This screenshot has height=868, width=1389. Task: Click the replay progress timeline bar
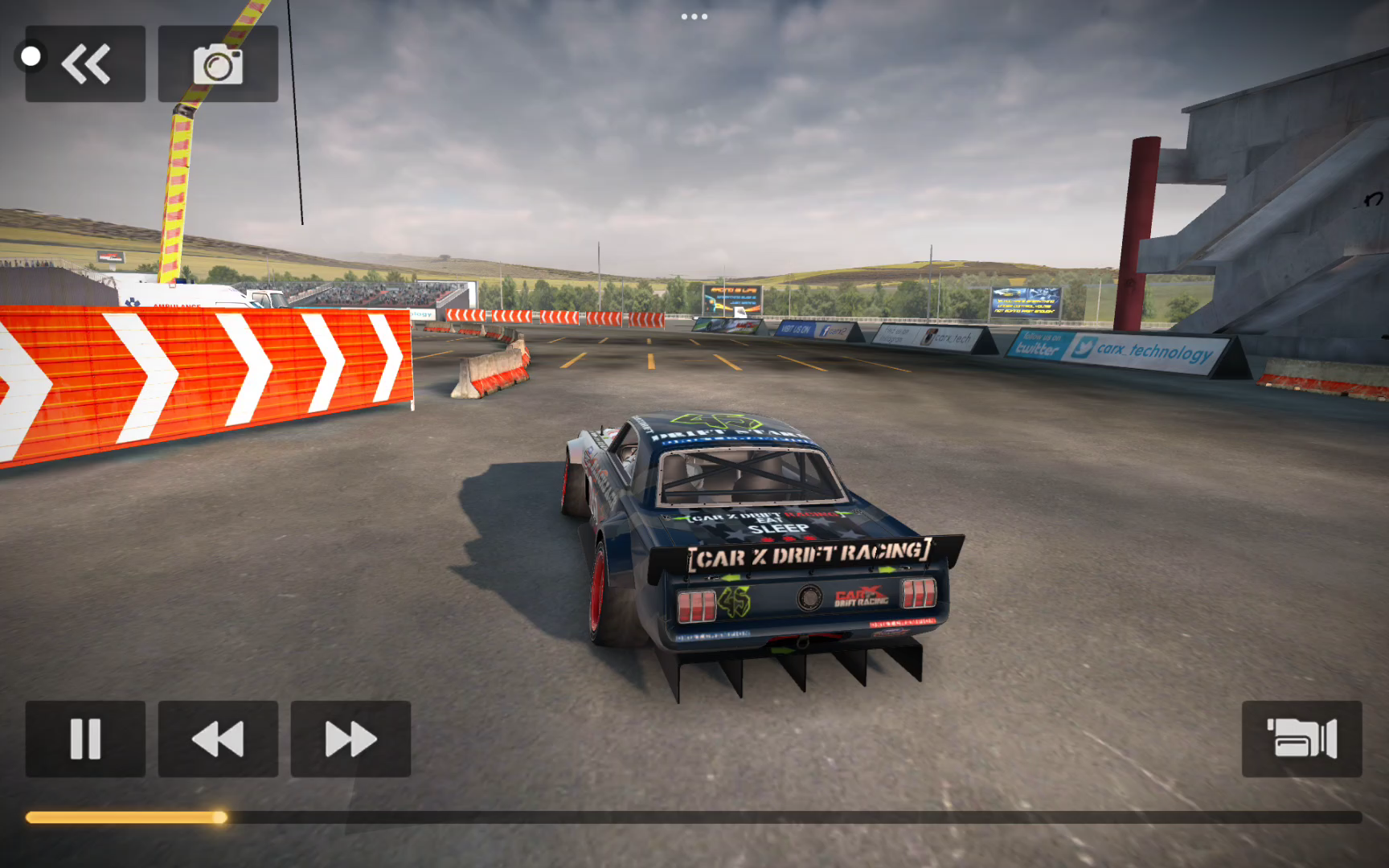[693, 817]
